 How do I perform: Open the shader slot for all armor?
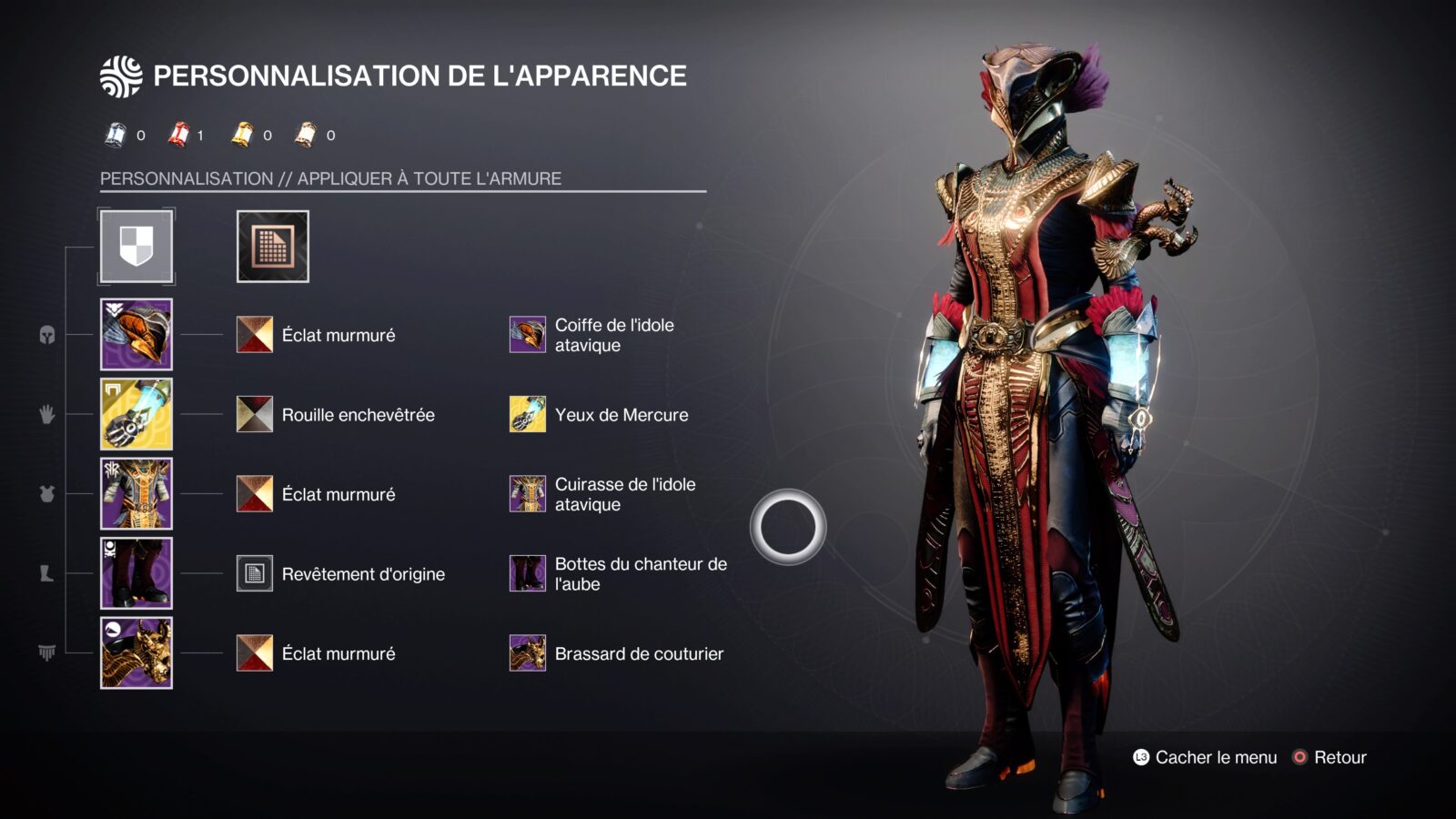[x=272, y=247]
